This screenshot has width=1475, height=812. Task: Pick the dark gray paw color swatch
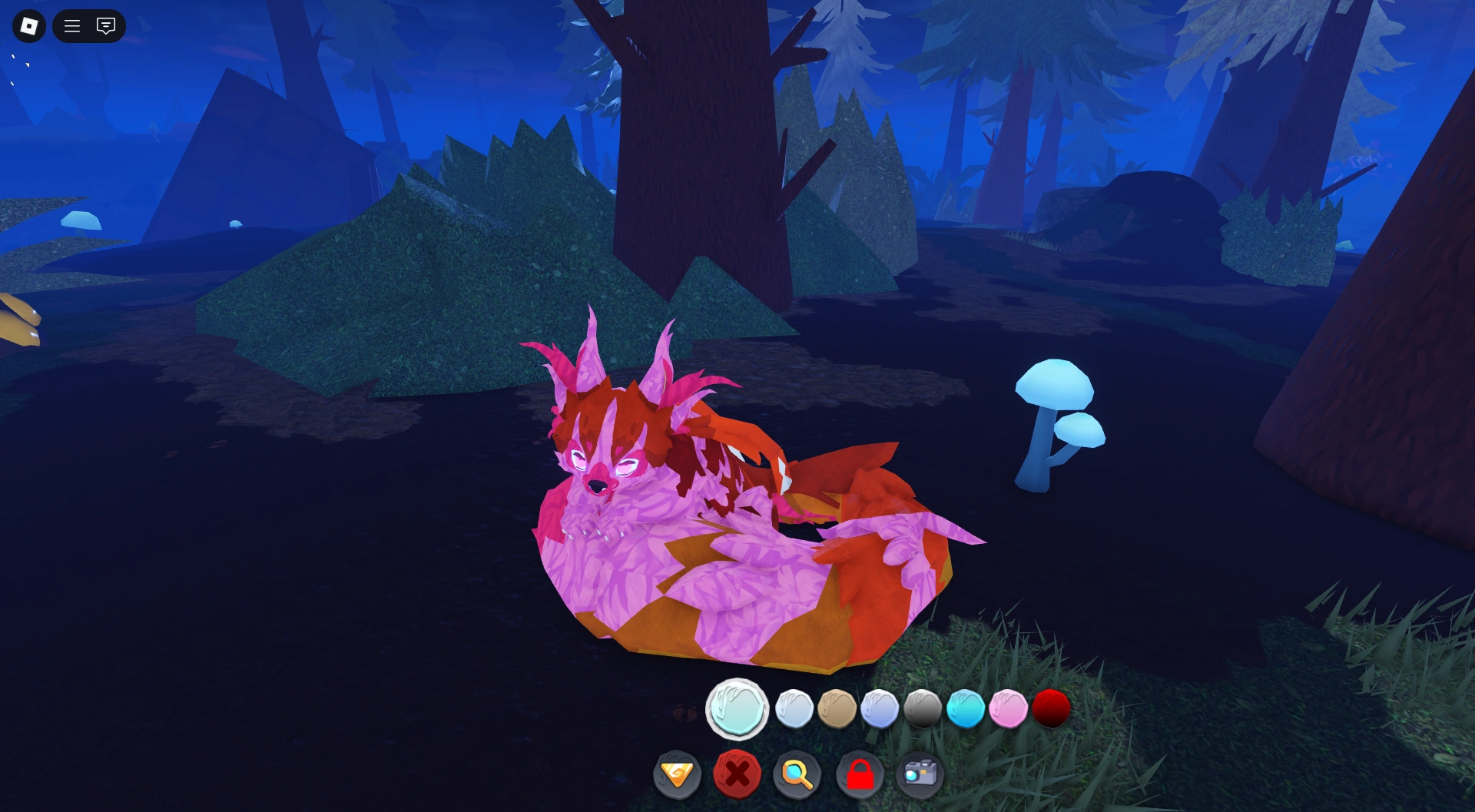pyautogui.click(x=925, y=710)
